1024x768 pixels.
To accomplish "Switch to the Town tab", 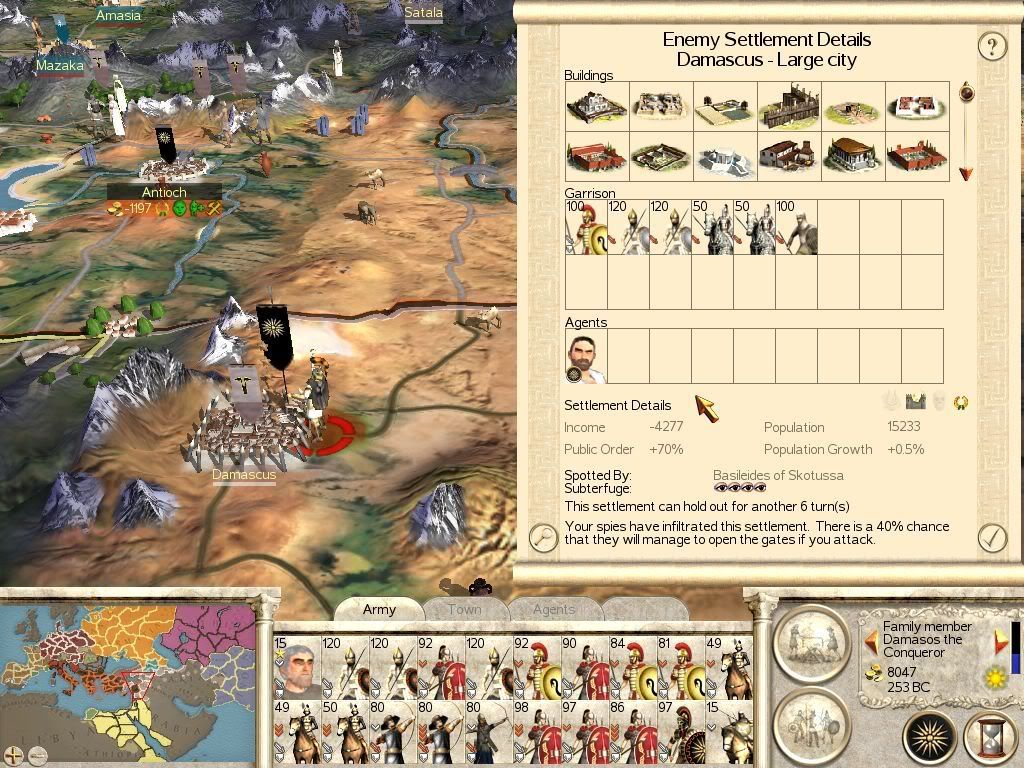I will click(464, 609).
